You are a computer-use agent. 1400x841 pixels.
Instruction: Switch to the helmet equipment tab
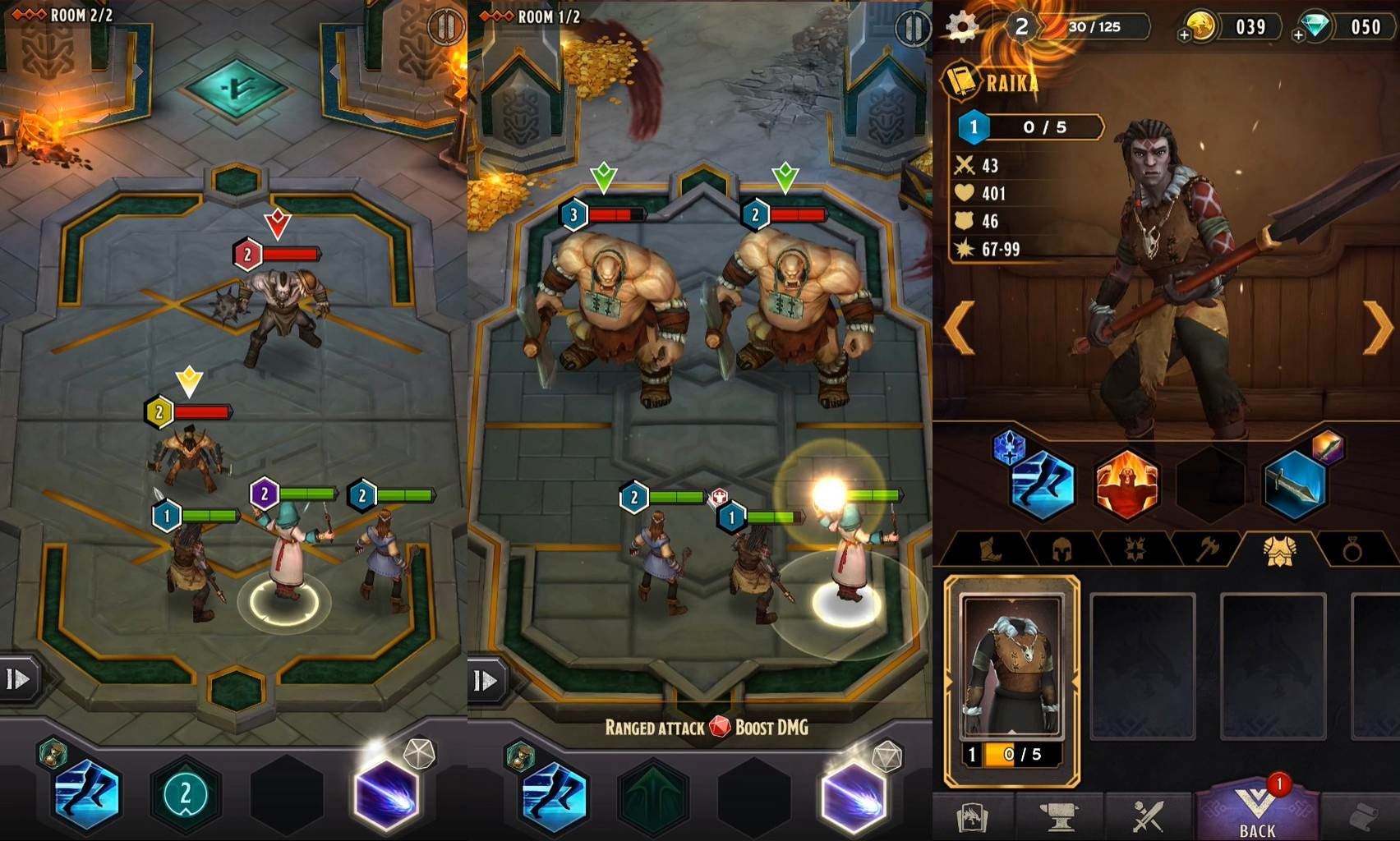[x=1062, y=549]
